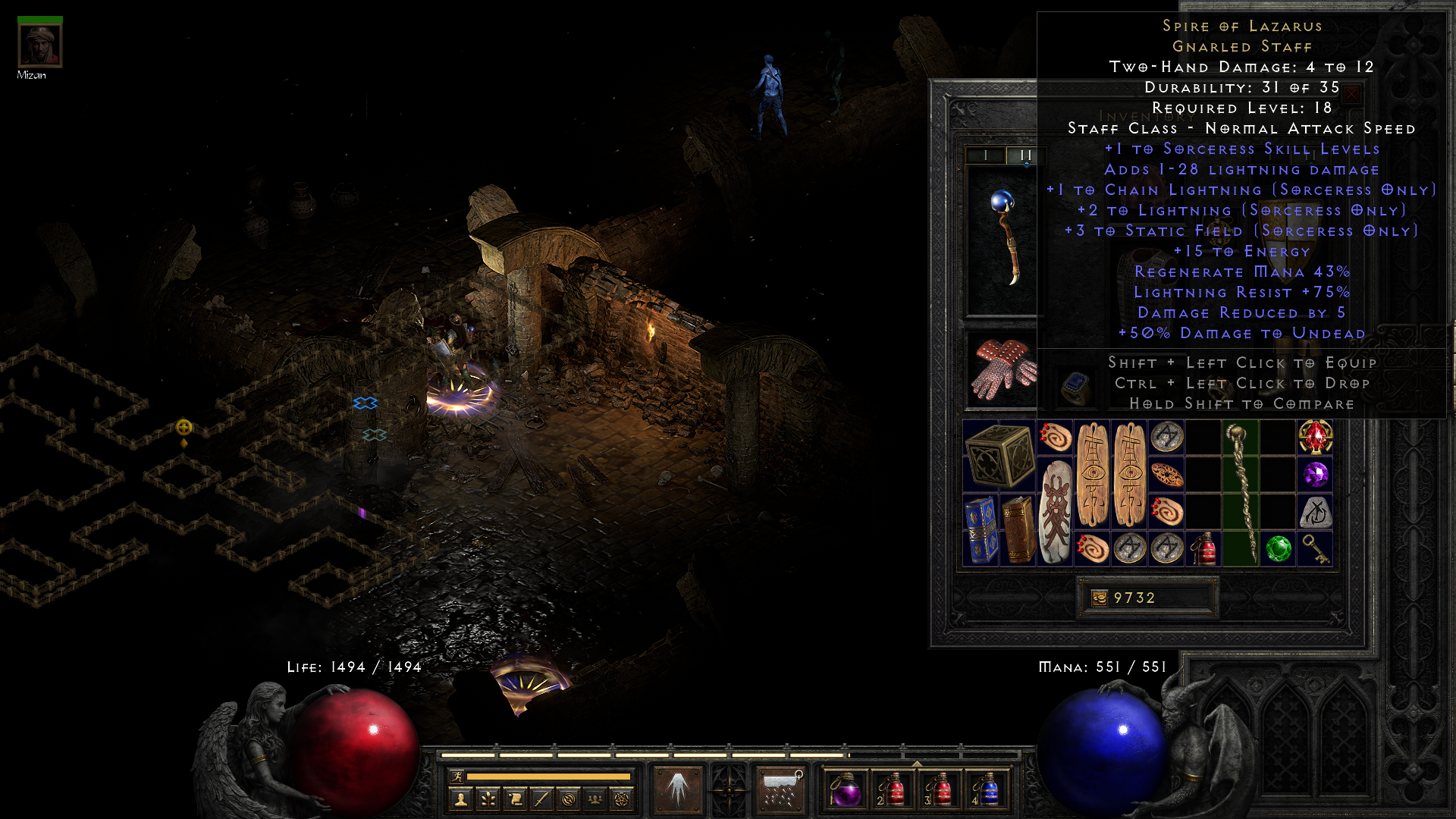The image size is (1456, 819).
Task: Toggle the run/walk button
Action: 457,776
